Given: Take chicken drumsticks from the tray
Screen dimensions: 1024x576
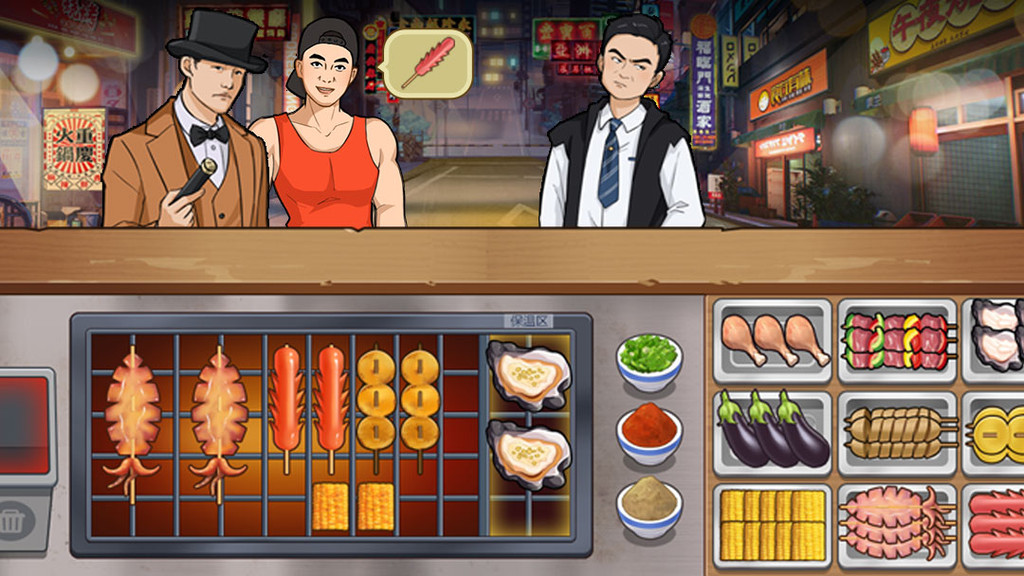Looking at the screenshot, I should [x=773, y=341].
